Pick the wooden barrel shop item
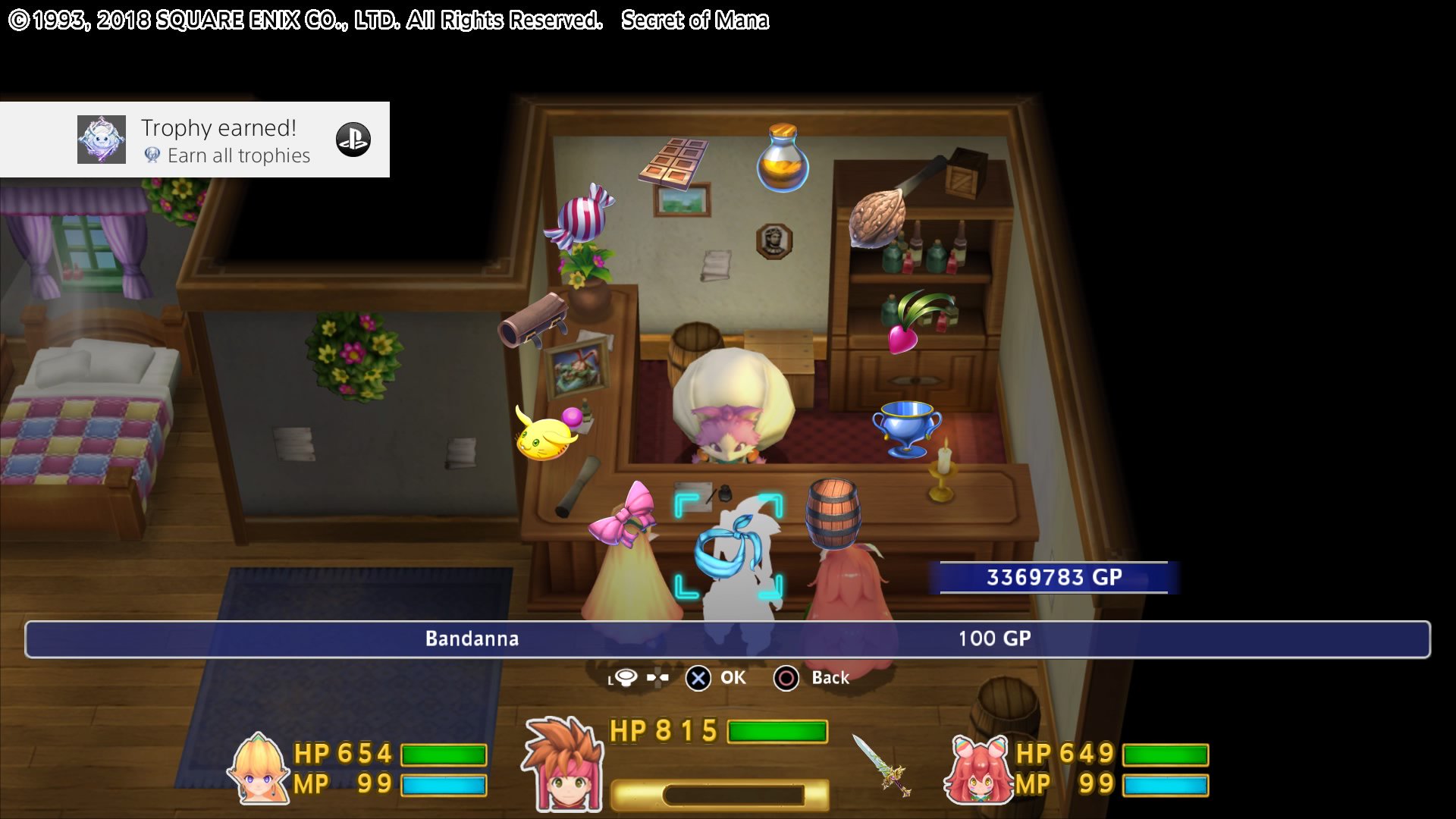 [x=833, y=513]
